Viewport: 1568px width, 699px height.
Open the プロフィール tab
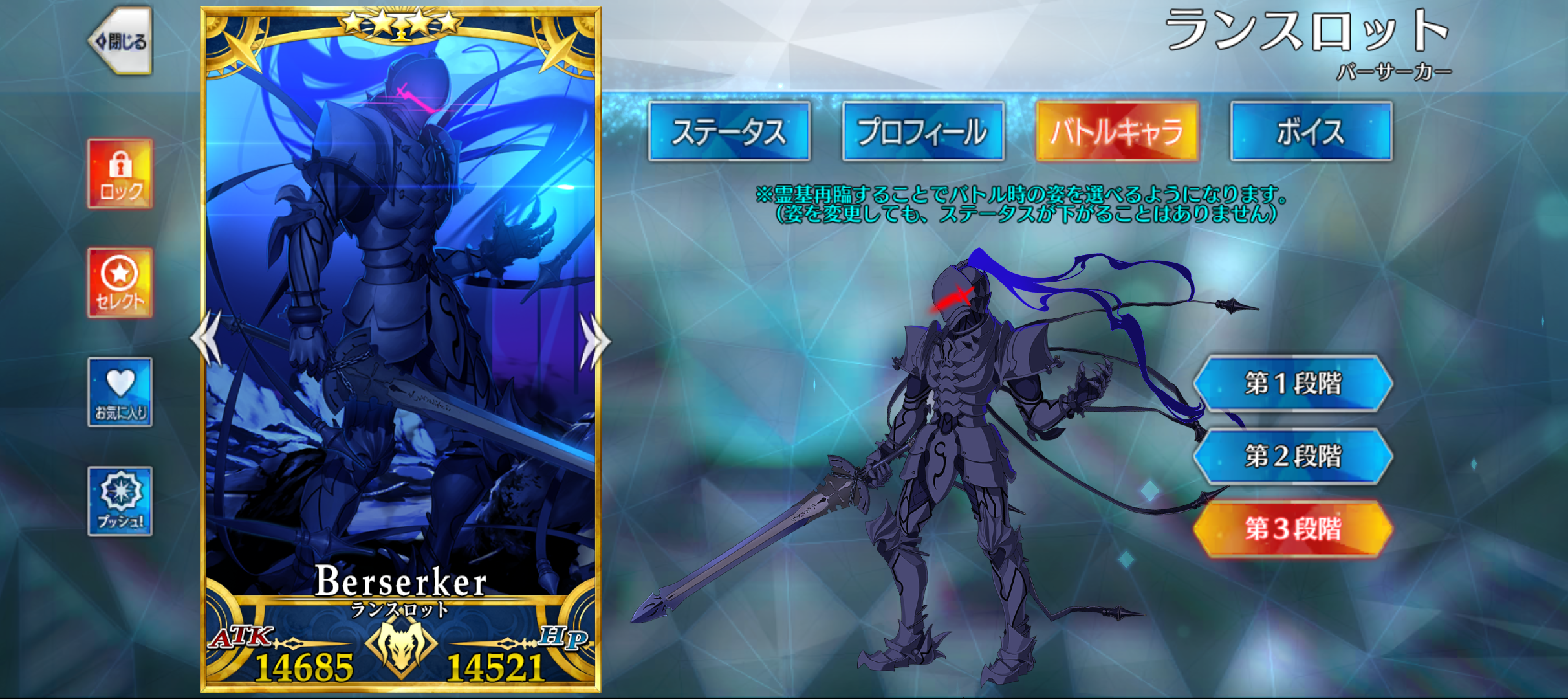click(922, 134)
